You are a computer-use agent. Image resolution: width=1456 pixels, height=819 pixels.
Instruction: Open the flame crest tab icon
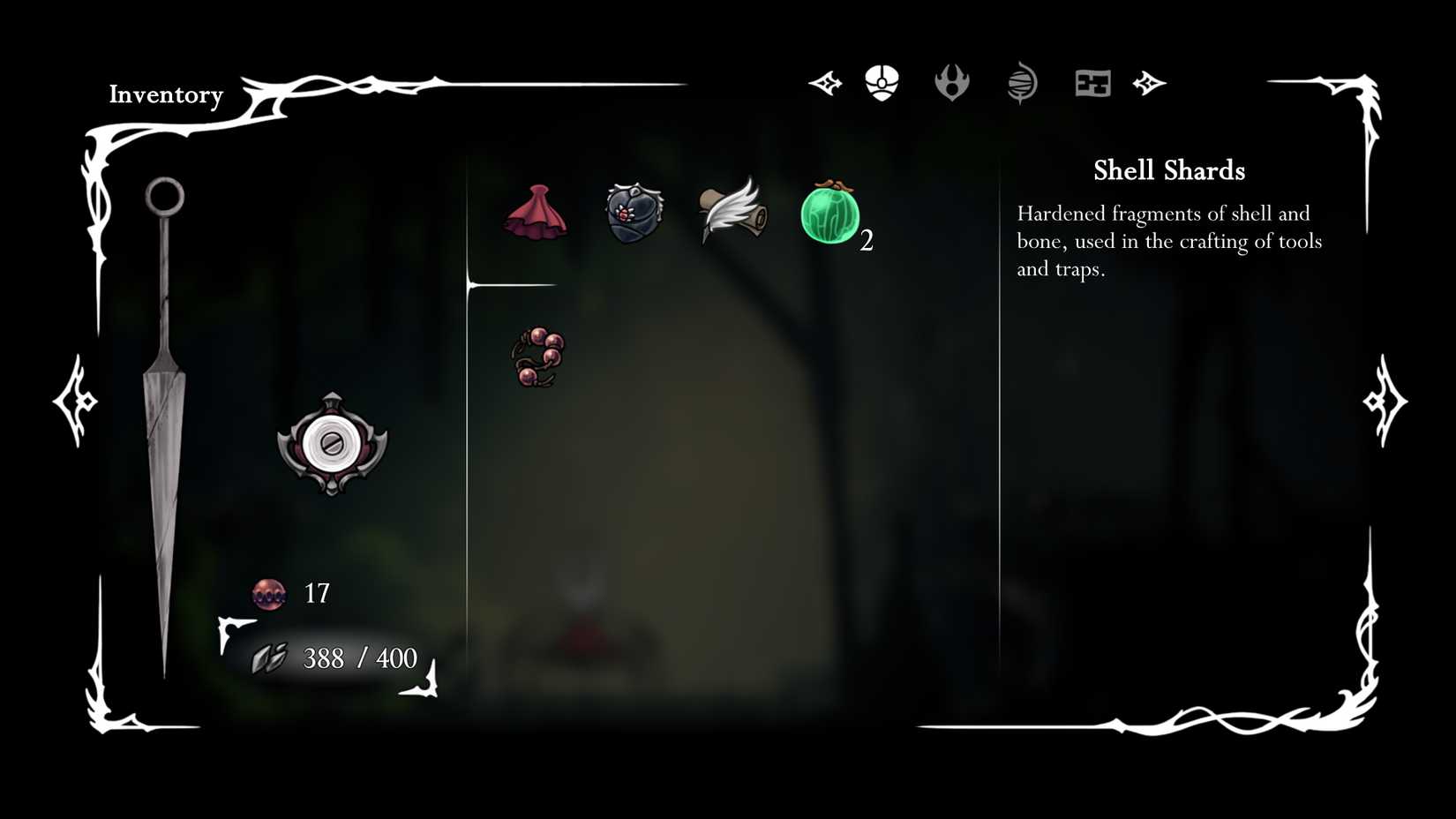tap(953, 84)
